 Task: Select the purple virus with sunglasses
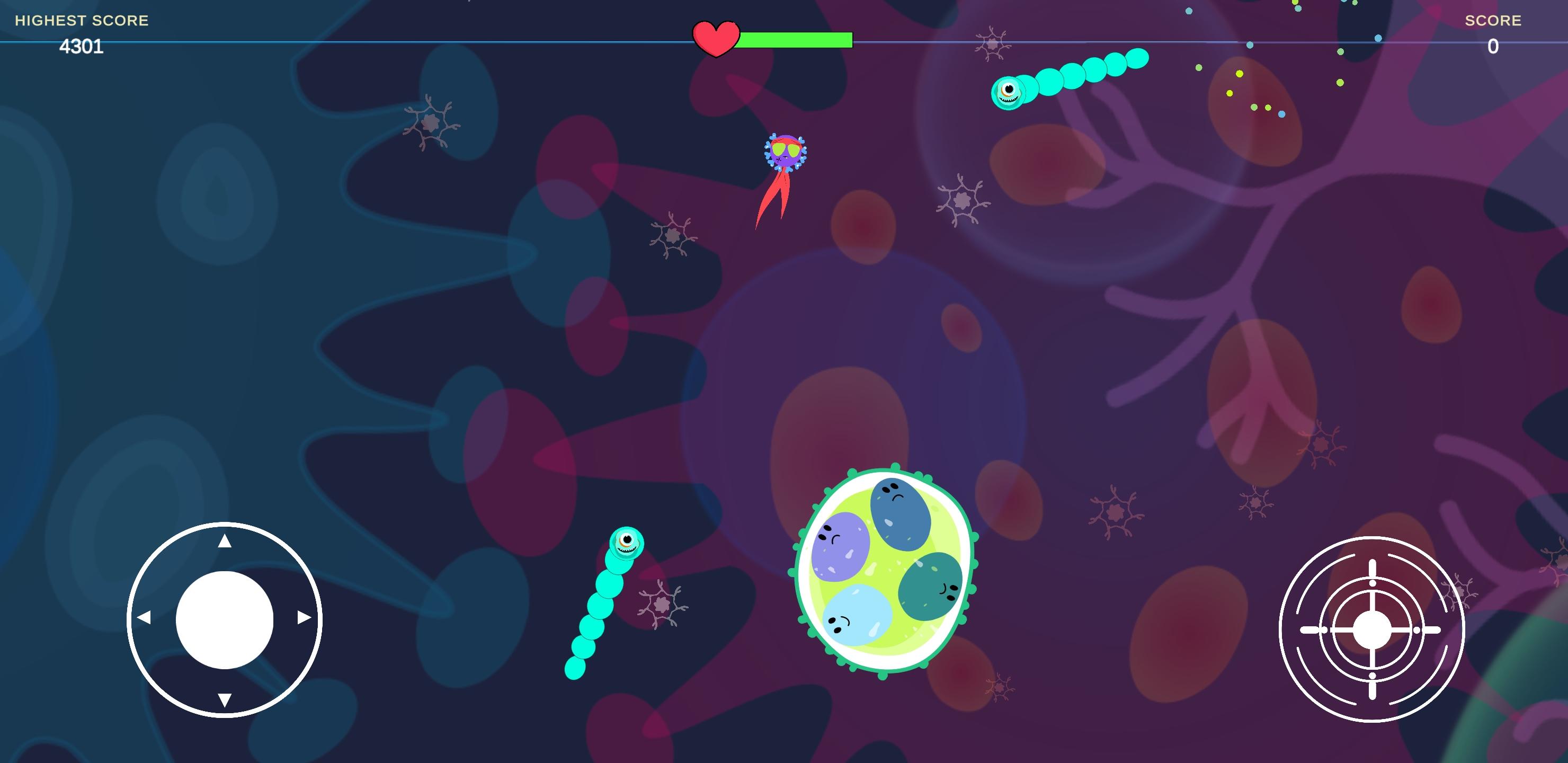pyautogui.click(x=785, y=152)
